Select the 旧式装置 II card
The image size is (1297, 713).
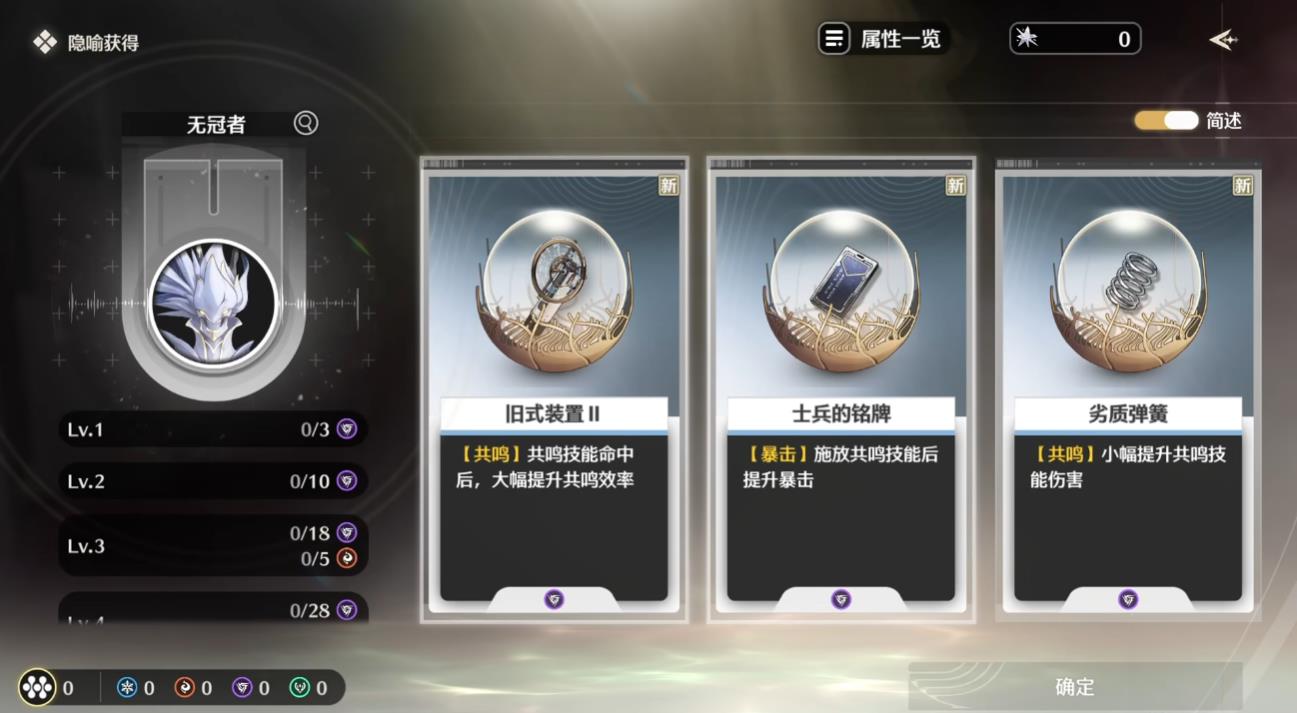(x=553, y=390)
